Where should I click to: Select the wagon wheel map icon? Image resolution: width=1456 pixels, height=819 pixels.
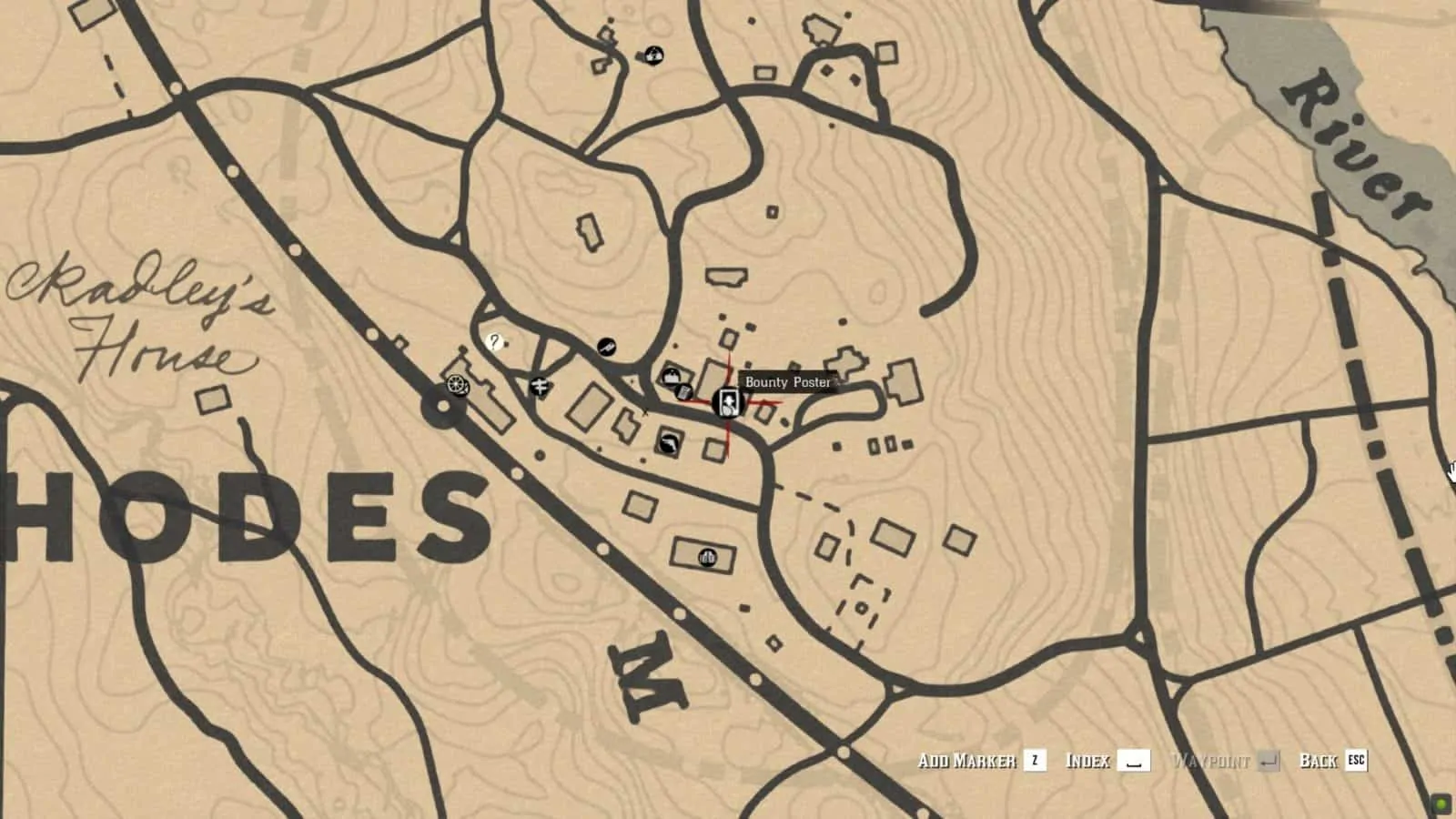(458, 386)
